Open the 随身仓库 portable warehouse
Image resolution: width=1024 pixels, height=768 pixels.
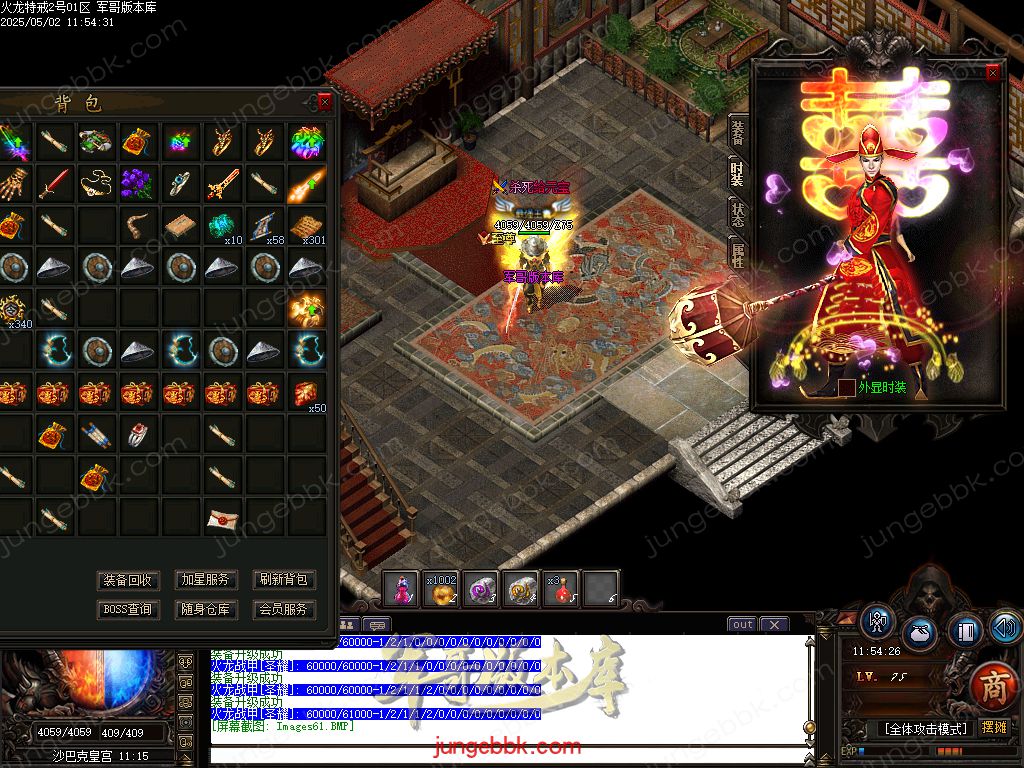[x=205, y=609]
